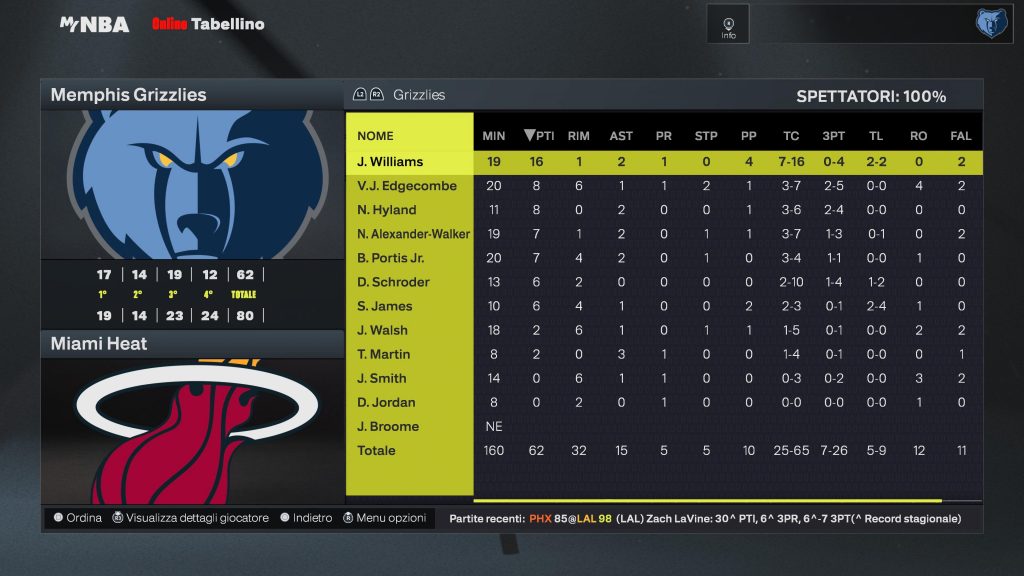
Task: Select N. Alexander-Walker row
Action: [413, 234]
